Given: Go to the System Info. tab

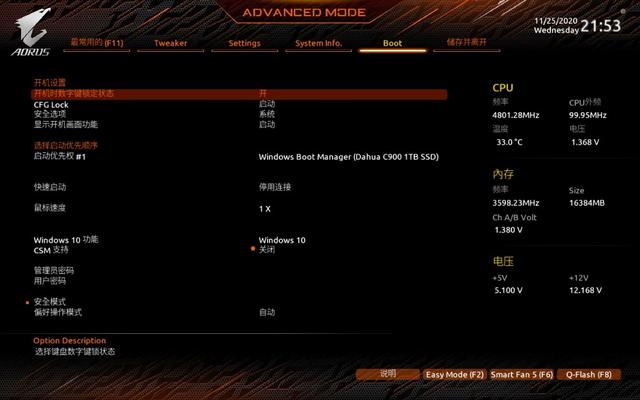Looking at the screenshot, I should point(319,43).
